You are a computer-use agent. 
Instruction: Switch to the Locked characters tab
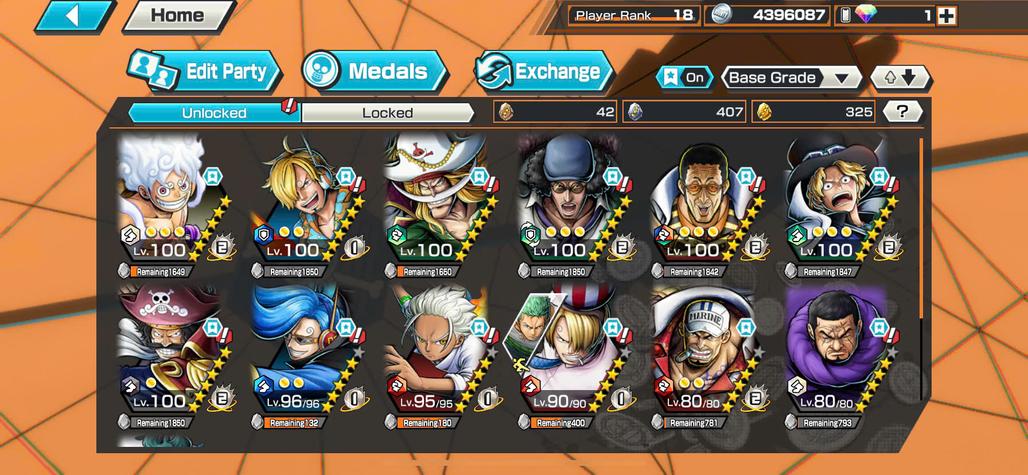387,113
